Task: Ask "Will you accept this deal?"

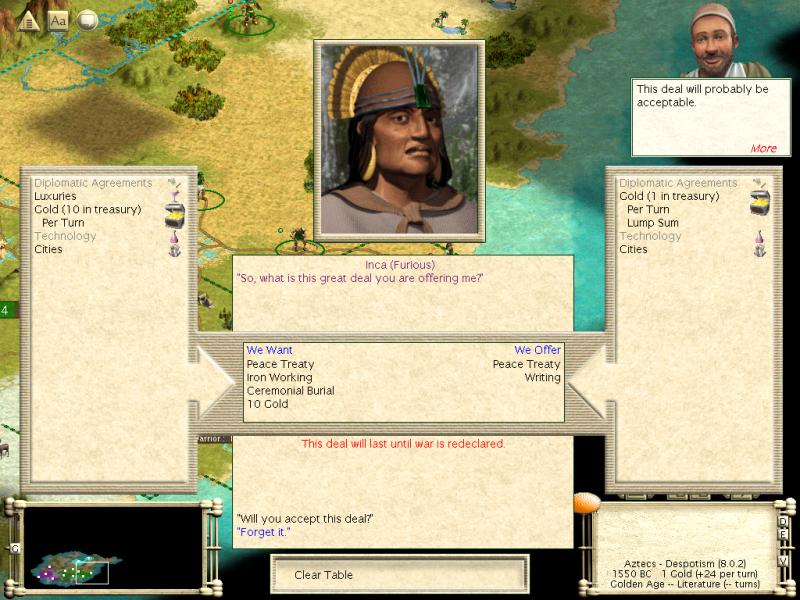Action: coord(305,518)
